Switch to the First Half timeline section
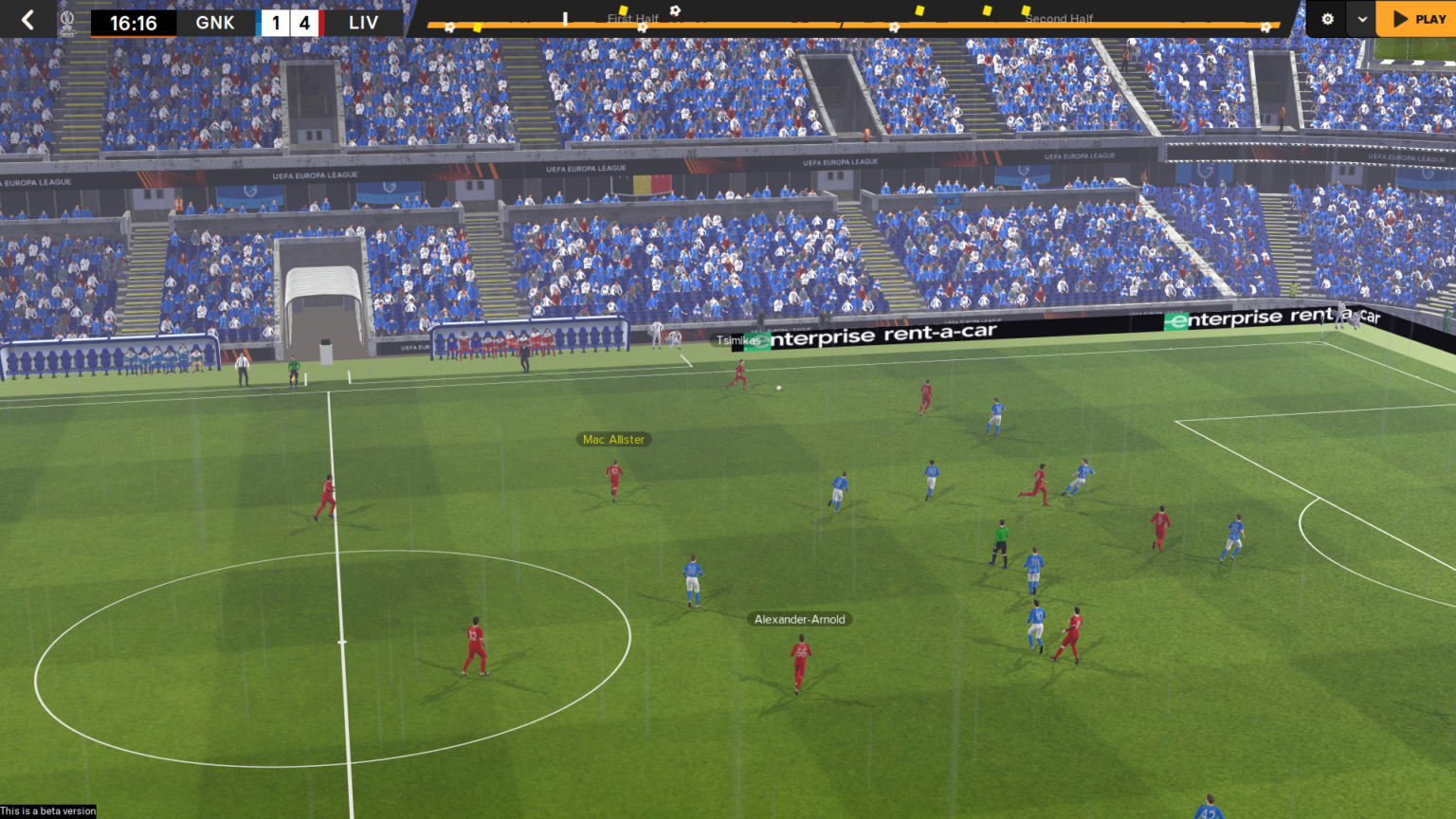The height and width of the screenshot is (819, 1456). point(631,18)
